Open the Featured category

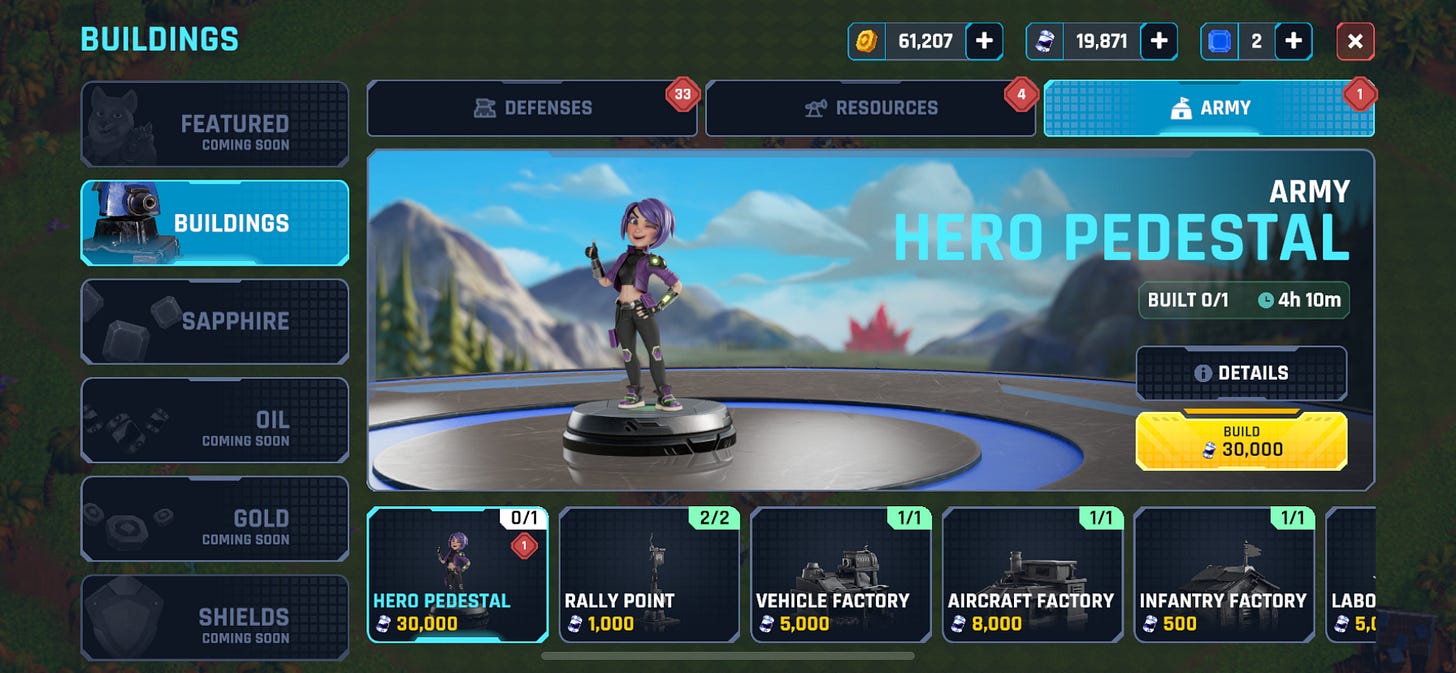(x=215, y=124)
